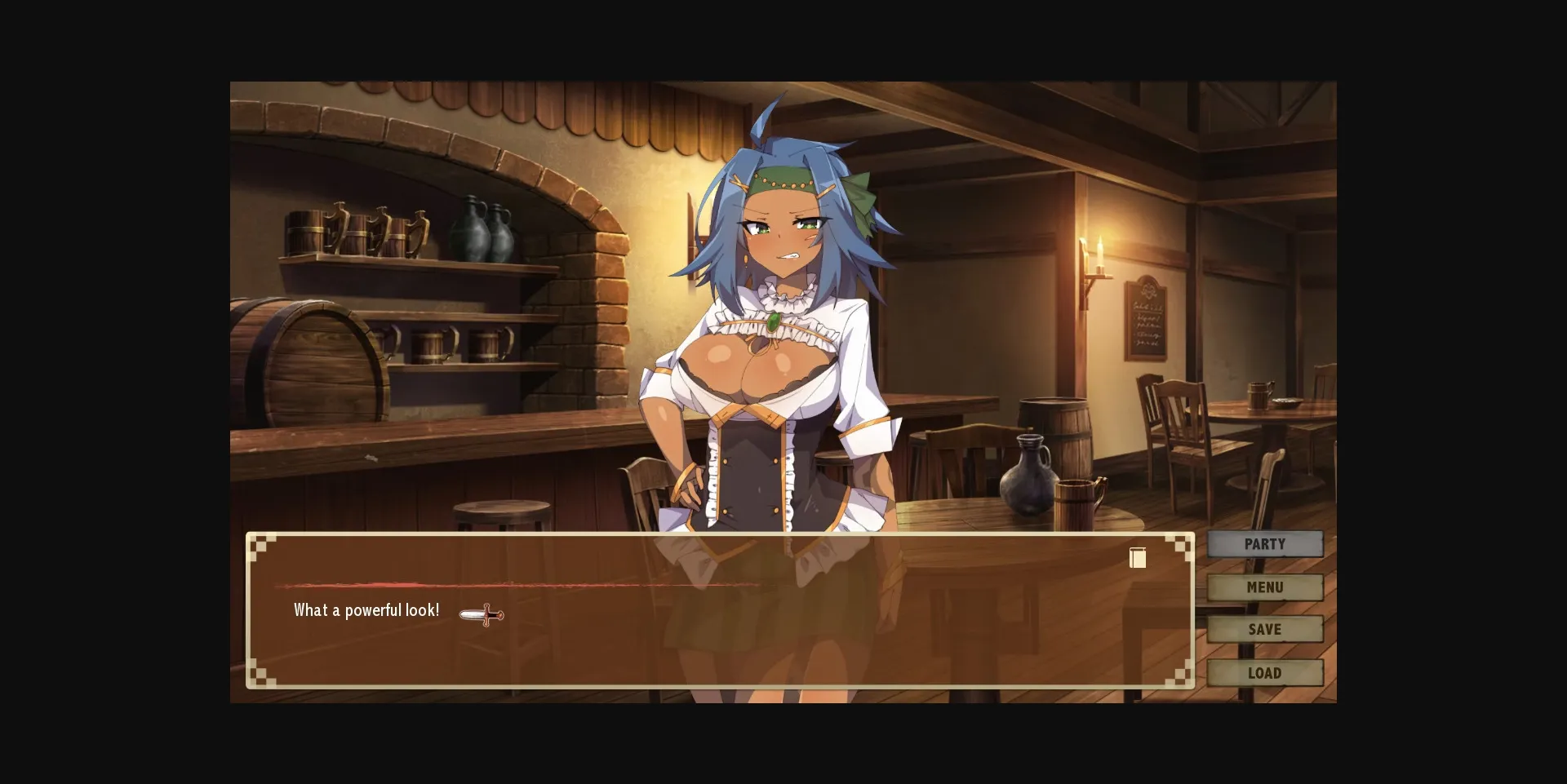
Task: Click the text 'What a powerful look!'
Action: (366, 609)
